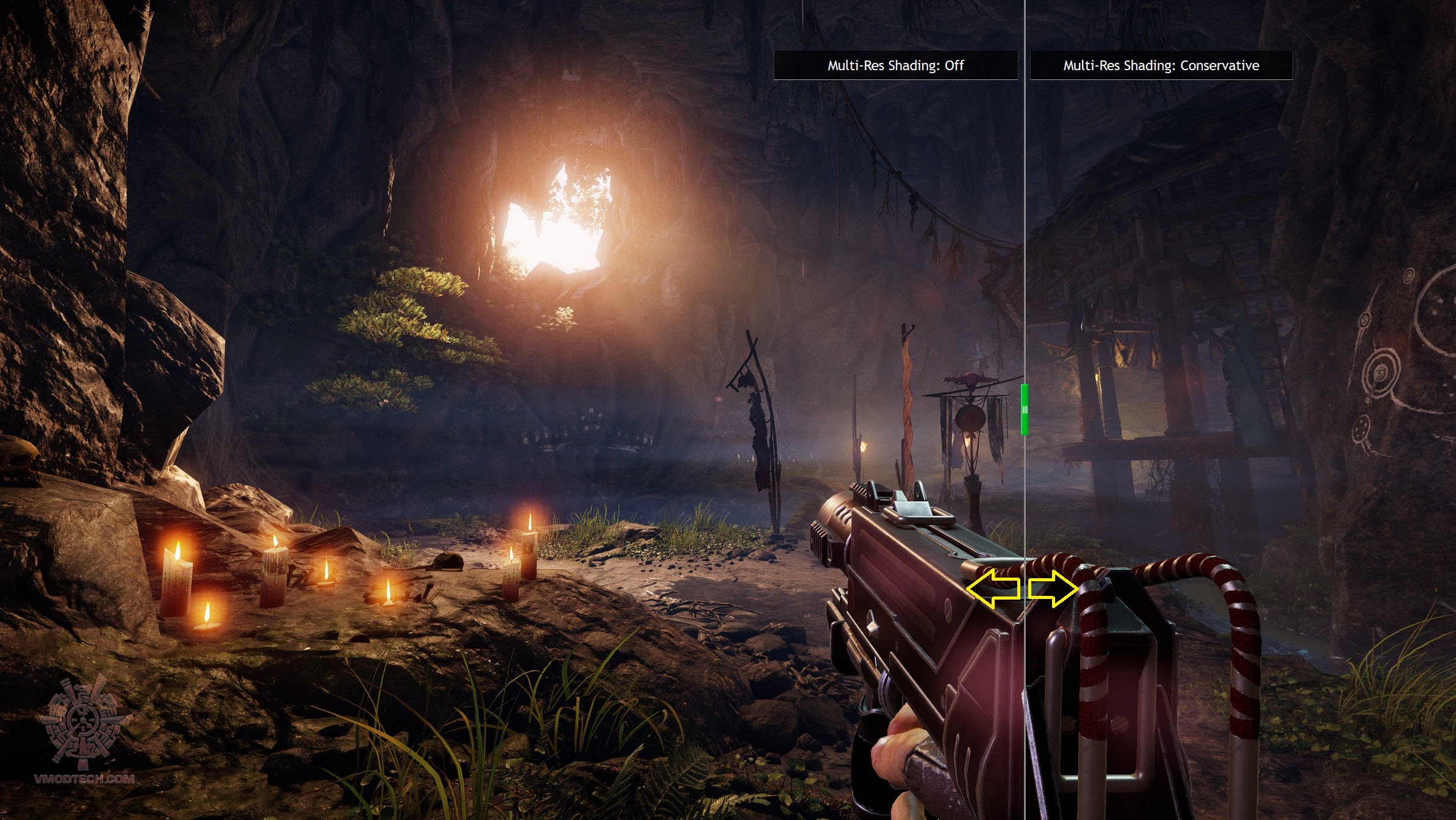Click the green comparison slider handle
Viewport: 1456px width, 820px height.
[1025, 409]
